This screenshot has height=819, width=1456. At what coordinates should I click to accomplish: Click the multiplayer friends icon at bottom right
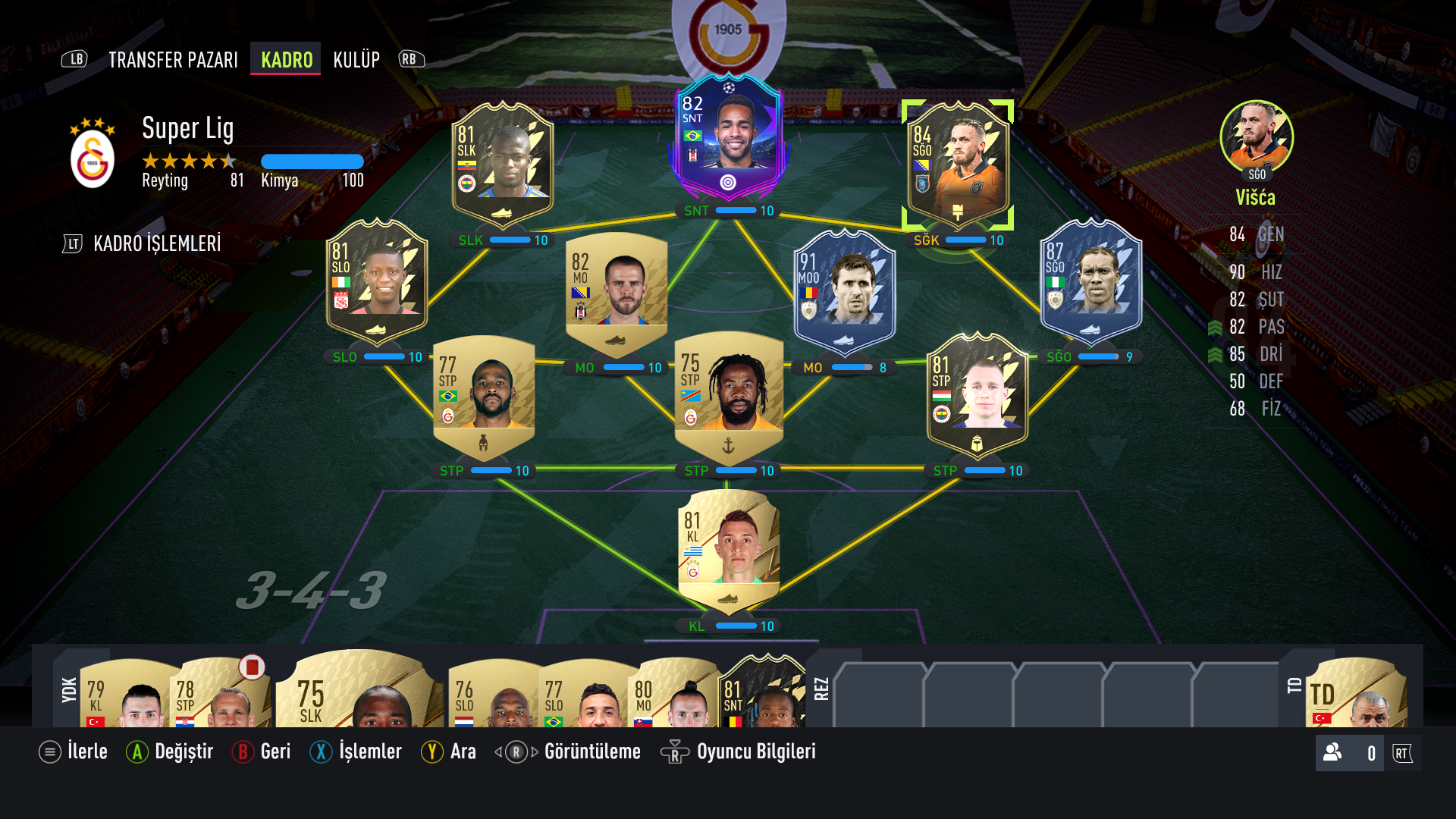tap(1332, 752)
